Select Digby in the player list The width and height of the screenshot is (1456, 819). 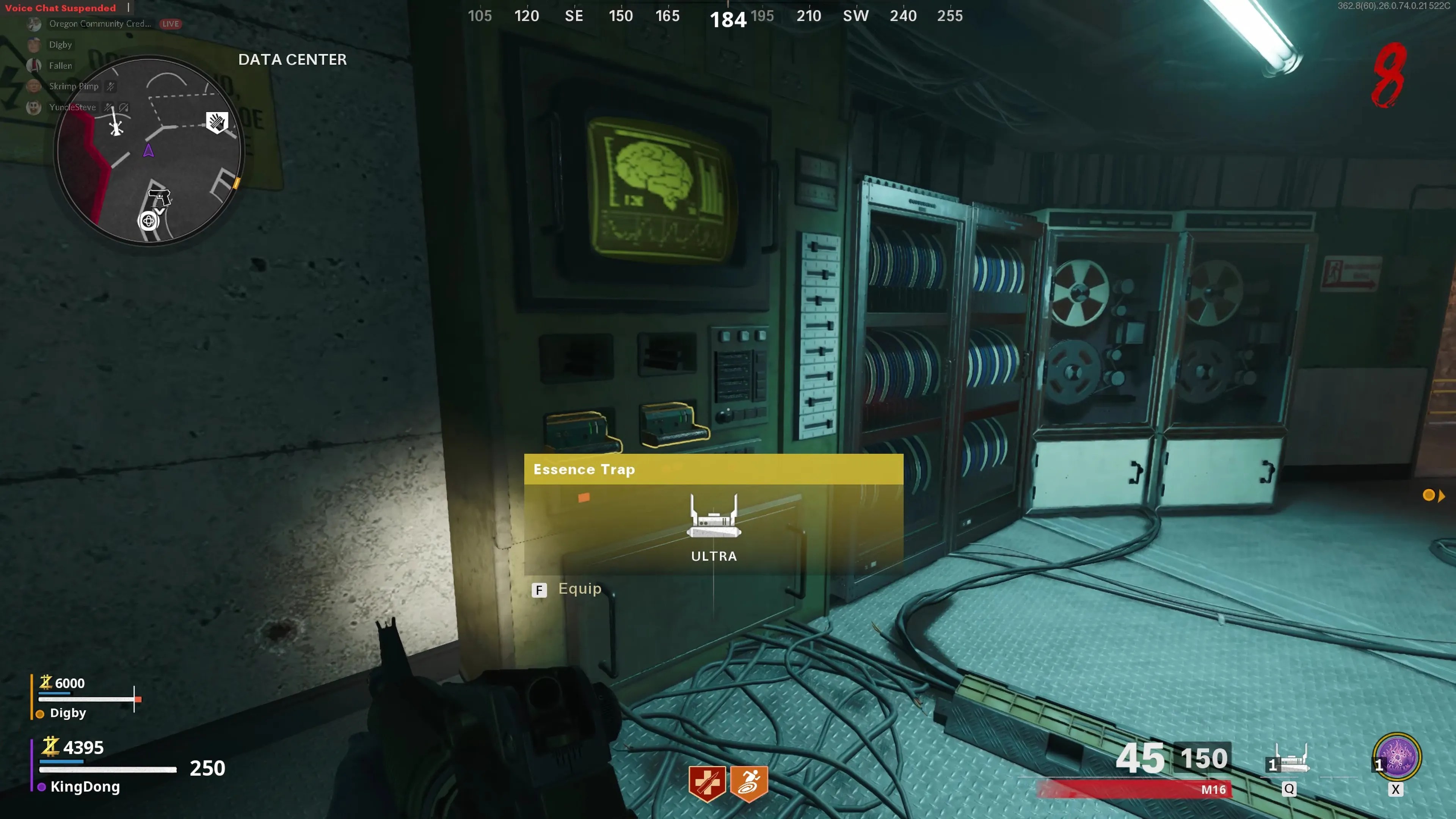(60, 45)
